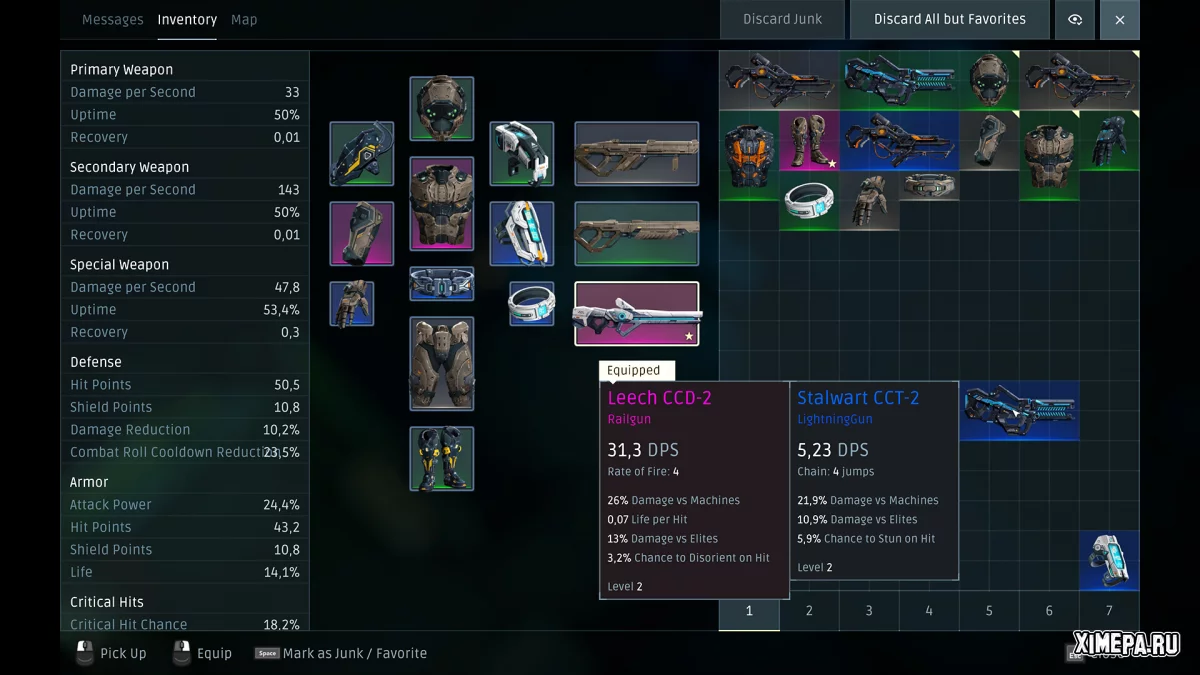Select the equipped leg armor slot
The width and height of the screenshot is (1200, 675).
[441, 363]
